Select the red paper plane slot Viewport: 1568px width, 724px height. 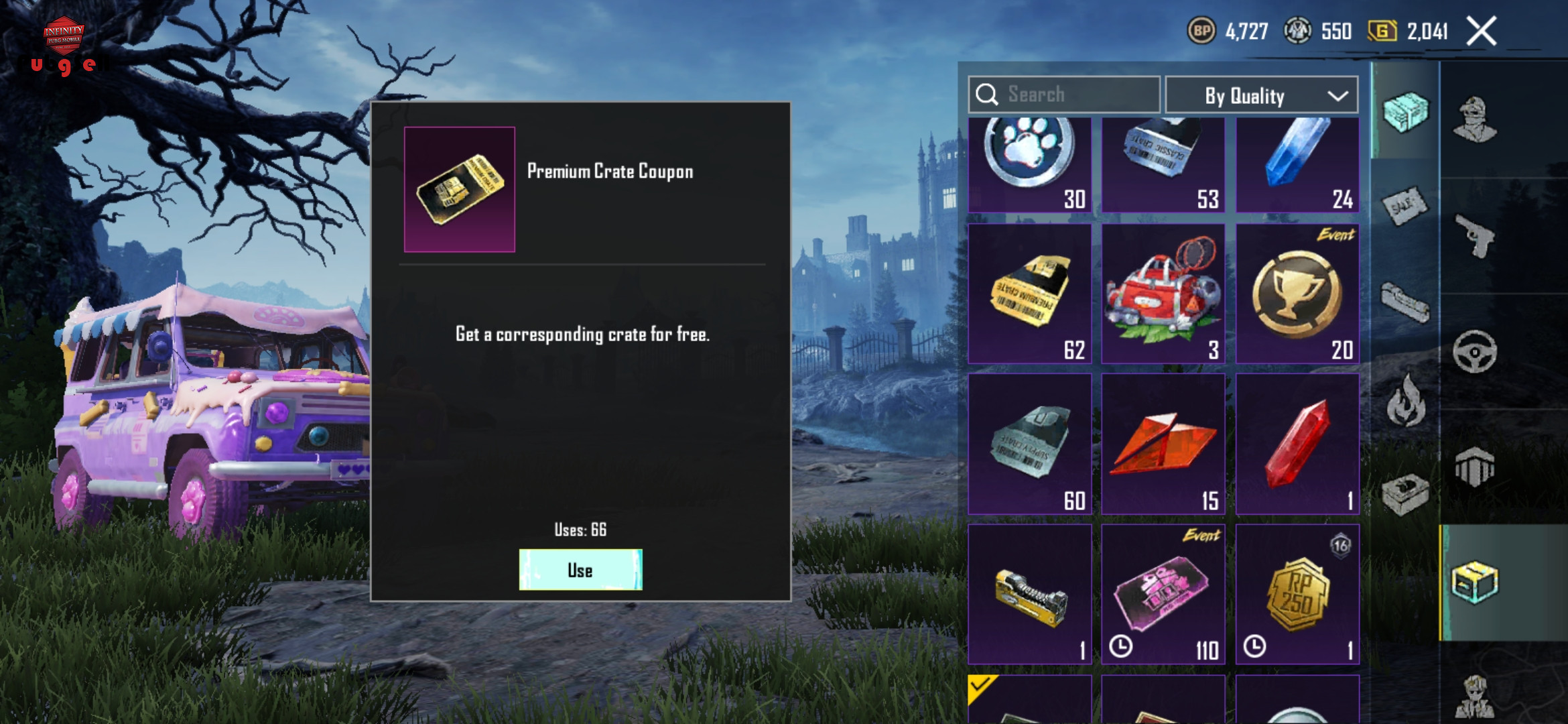pos(1163,444)
